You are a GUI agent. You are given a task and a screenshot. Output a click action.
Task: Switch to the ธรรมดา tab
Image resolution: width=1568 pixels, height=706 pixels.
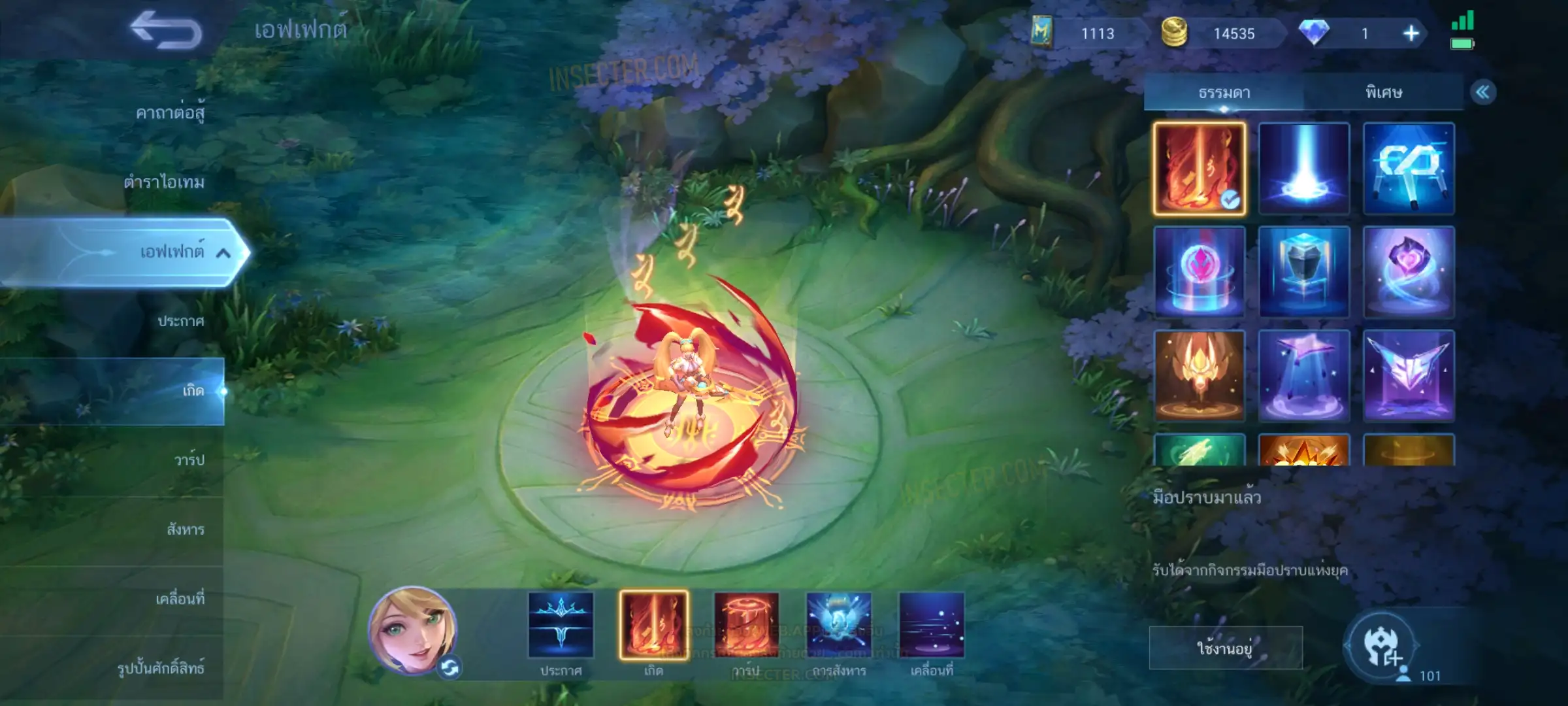point(1224,92)
